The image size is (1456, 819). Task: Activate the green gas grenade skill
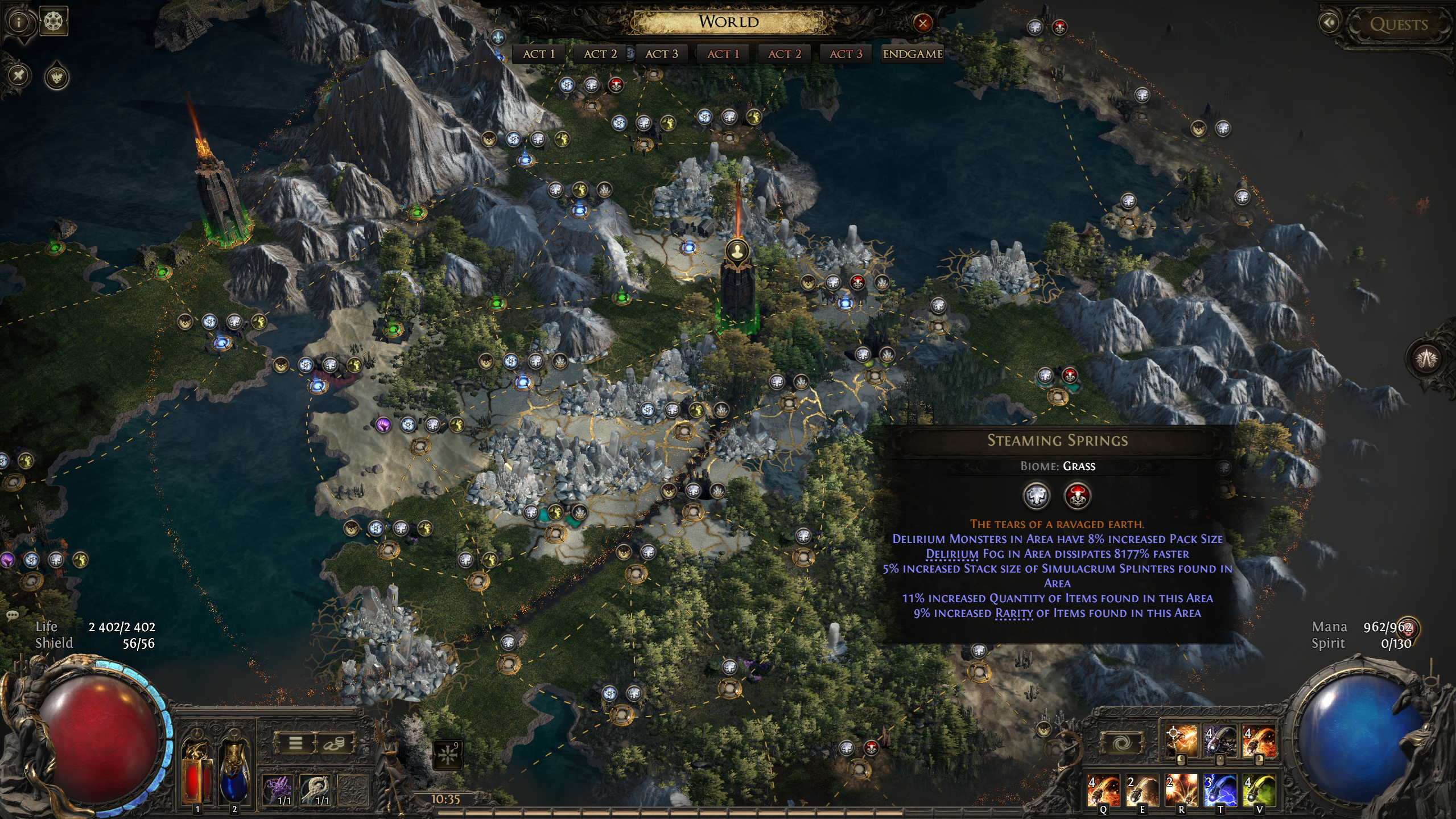[x=1259, y=789]
